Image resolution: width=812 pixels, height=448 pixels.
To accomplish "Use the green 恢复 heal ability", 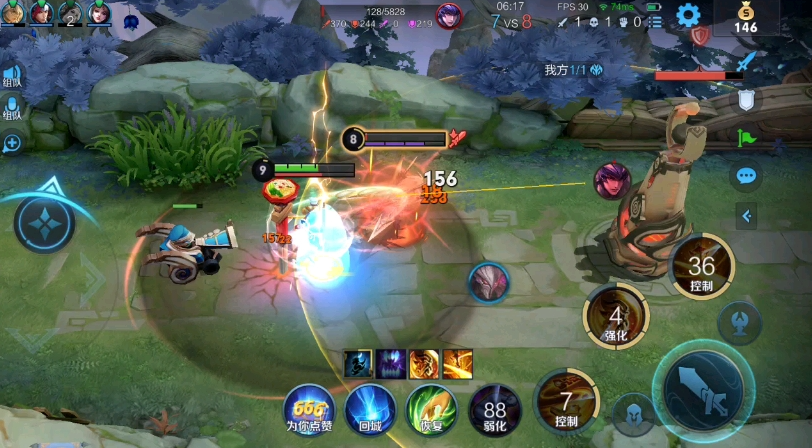I will pyautogui.click(x=431, y=408).
